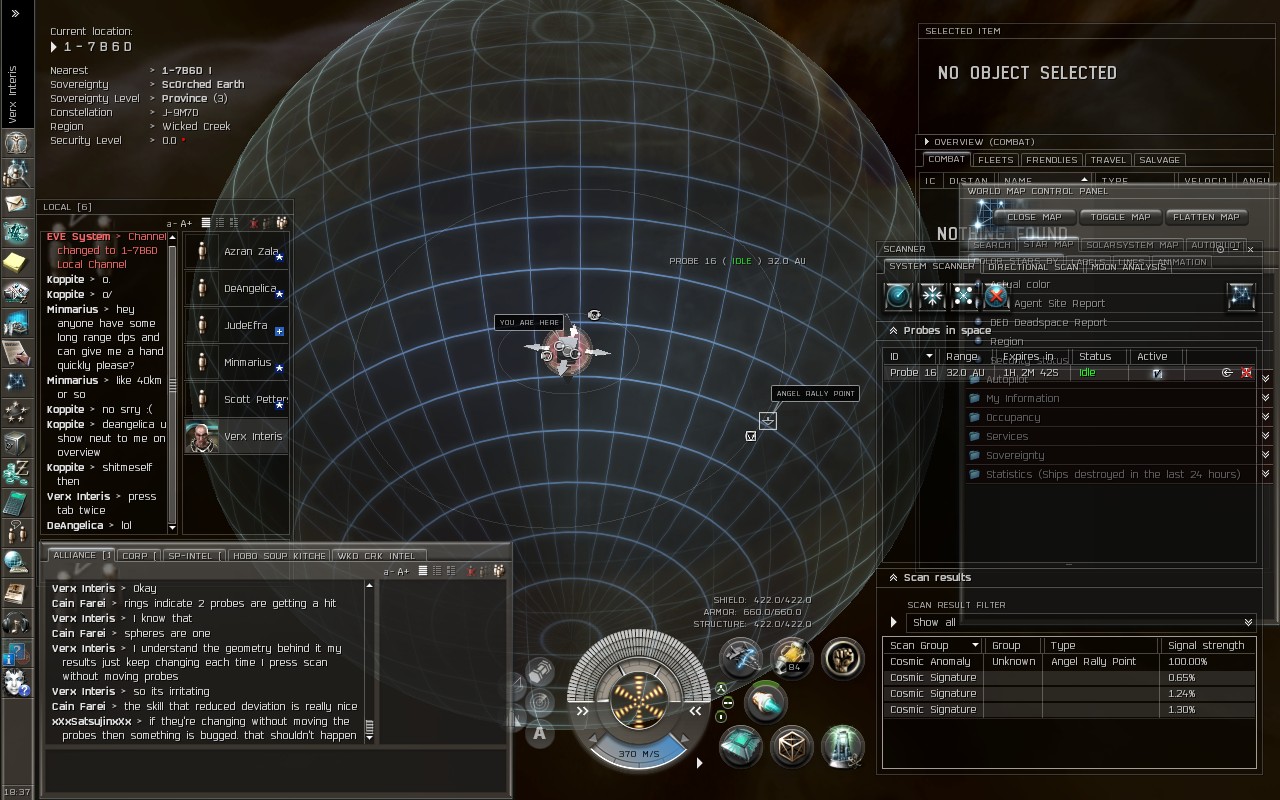Open the Corp chat tab

[137, 556]
